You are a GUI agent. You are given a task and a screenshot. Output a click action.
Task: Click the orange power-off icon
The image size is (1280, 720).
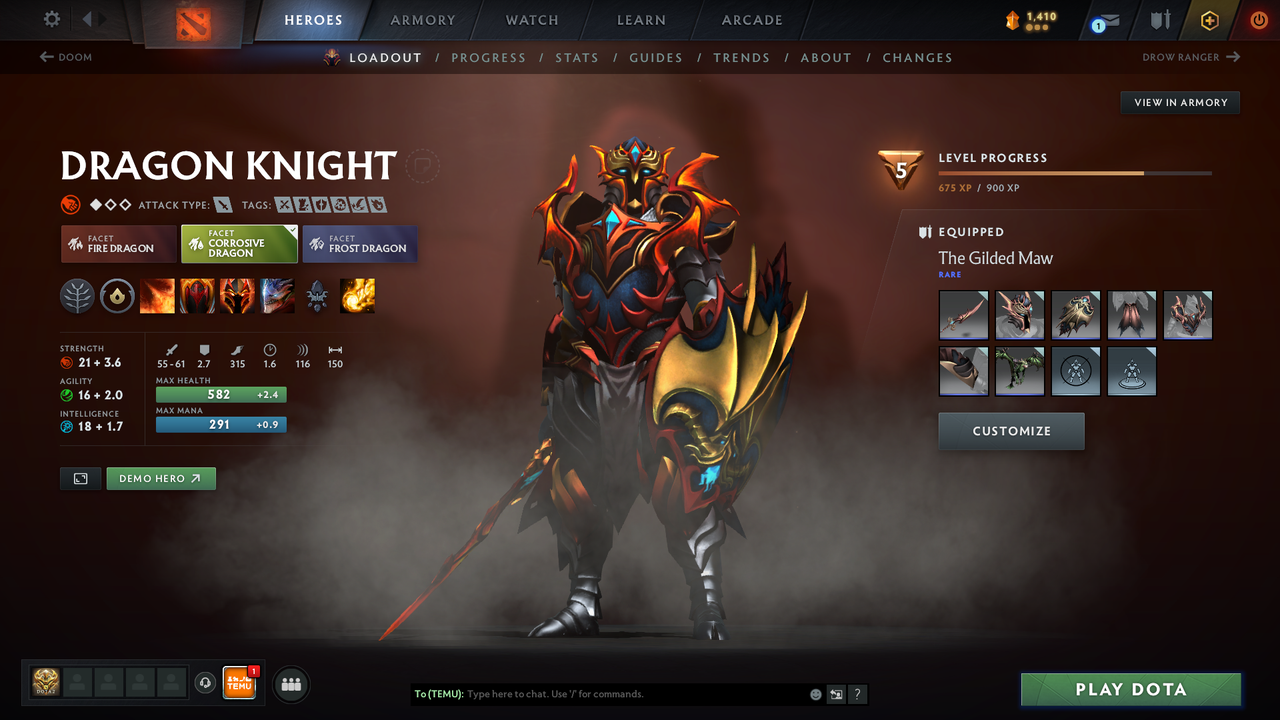(1258, 19)
